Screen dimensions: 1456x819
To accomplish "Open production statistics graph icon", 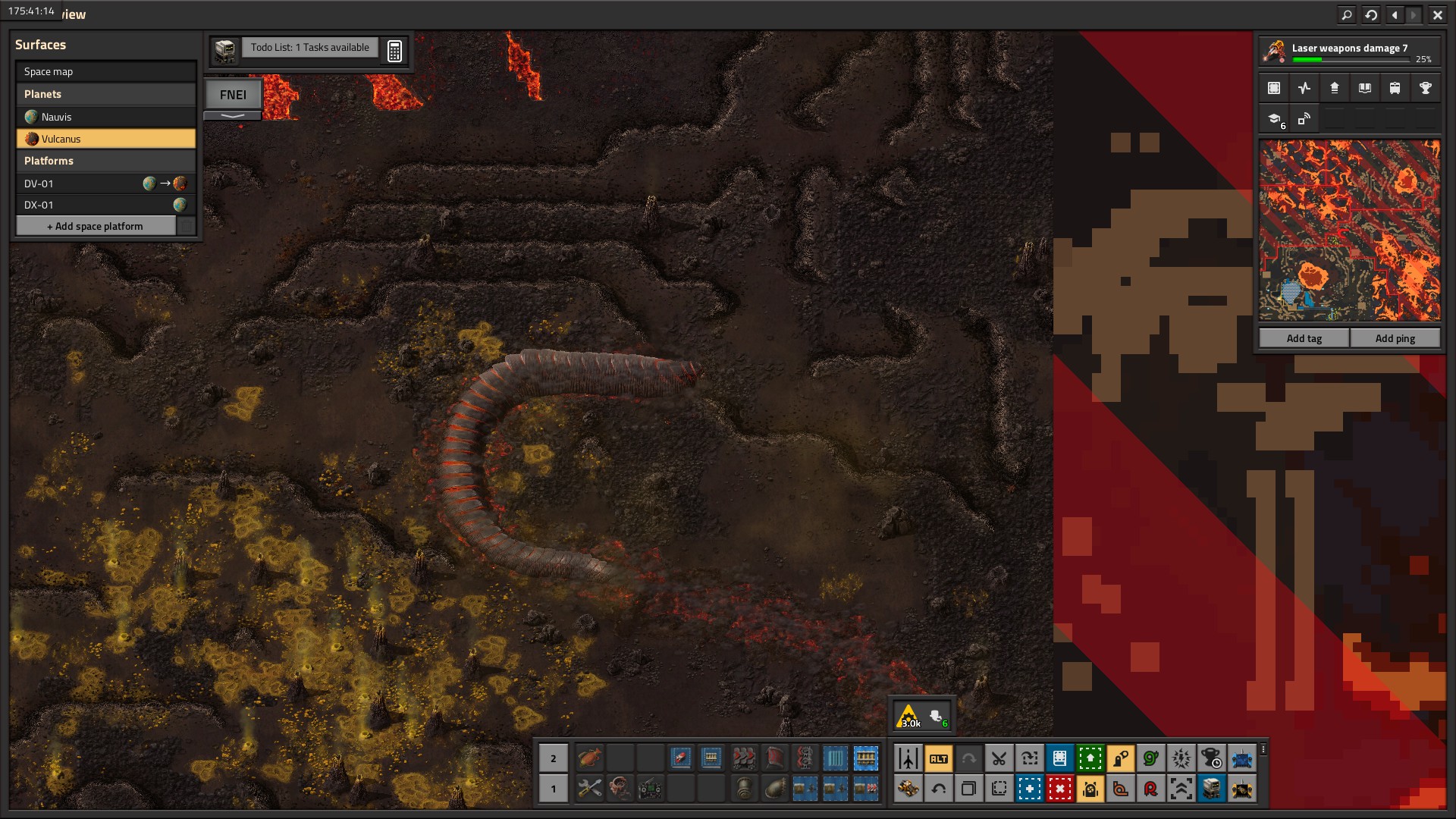I will [1304, 88].
